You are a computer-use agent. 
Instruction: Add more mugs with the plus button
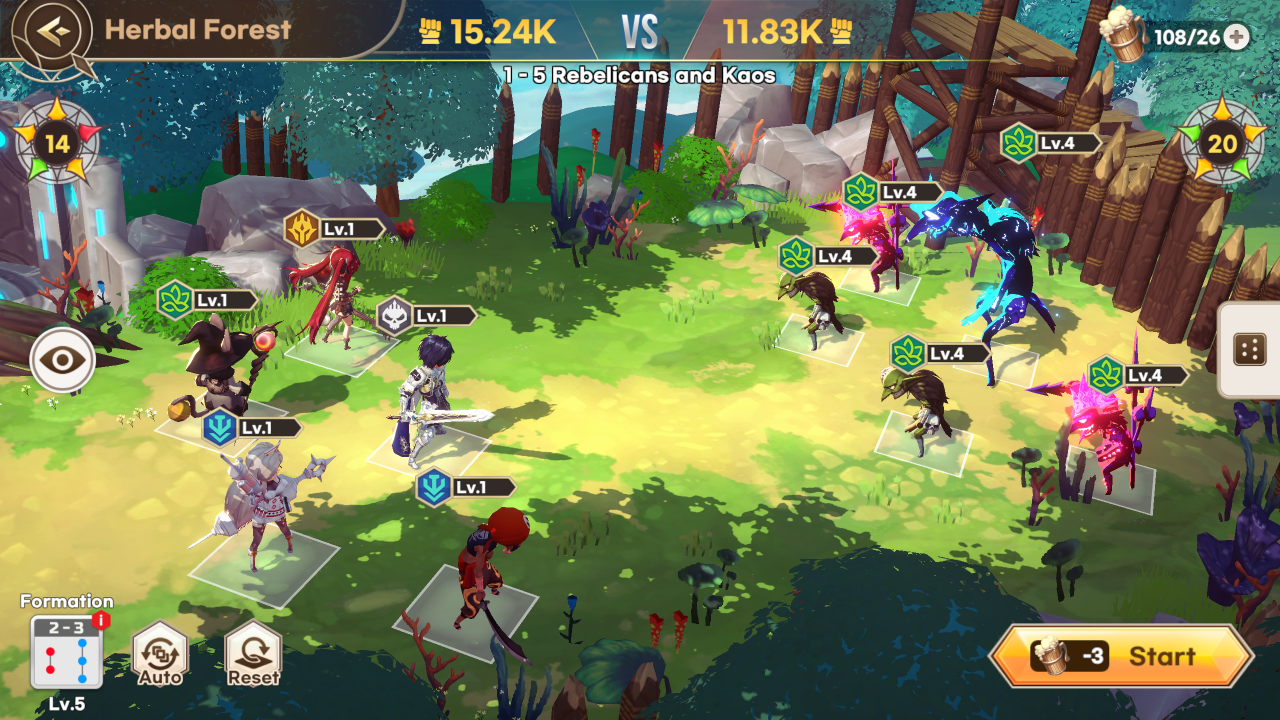click(x=1237, y=37)
